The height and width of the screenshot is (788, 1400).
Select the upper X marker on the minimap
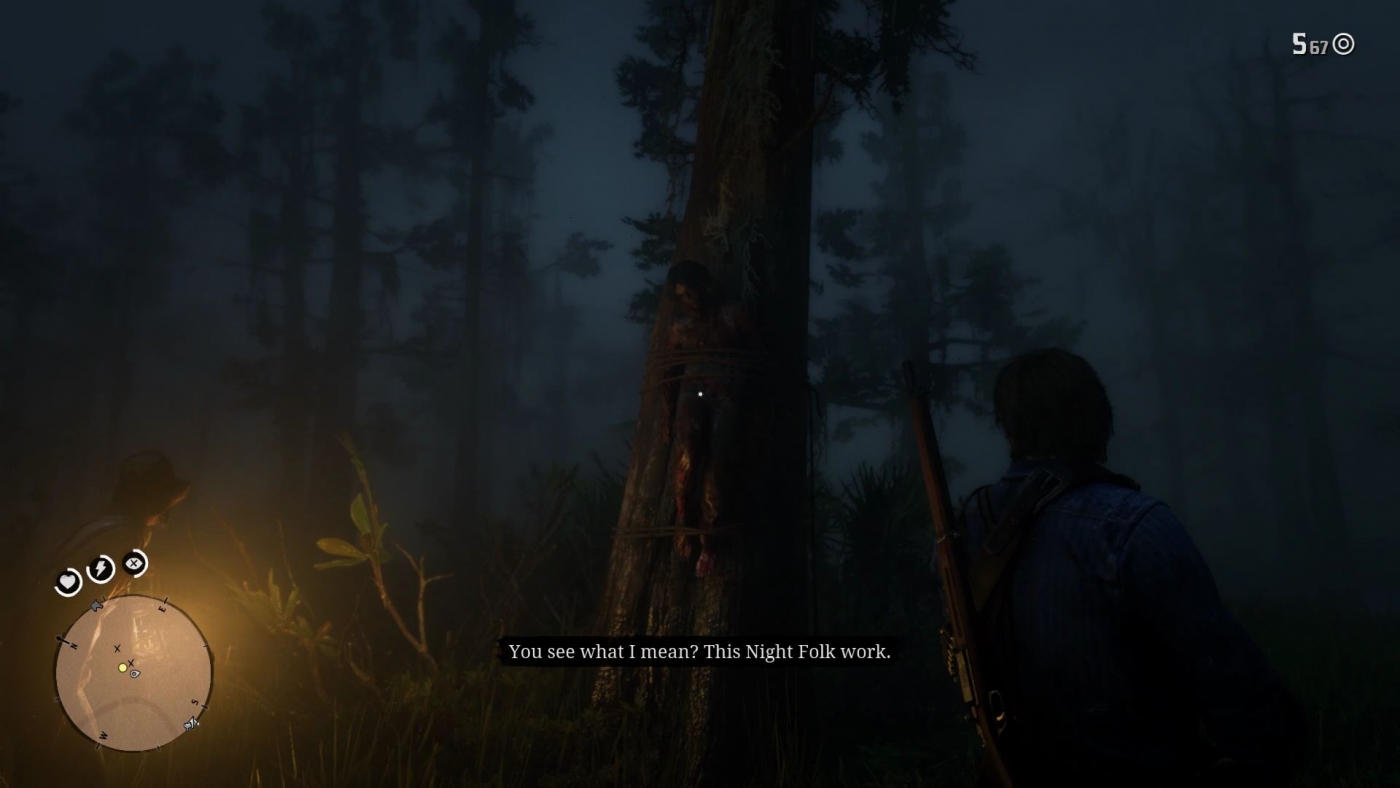[x=116, y=649]
